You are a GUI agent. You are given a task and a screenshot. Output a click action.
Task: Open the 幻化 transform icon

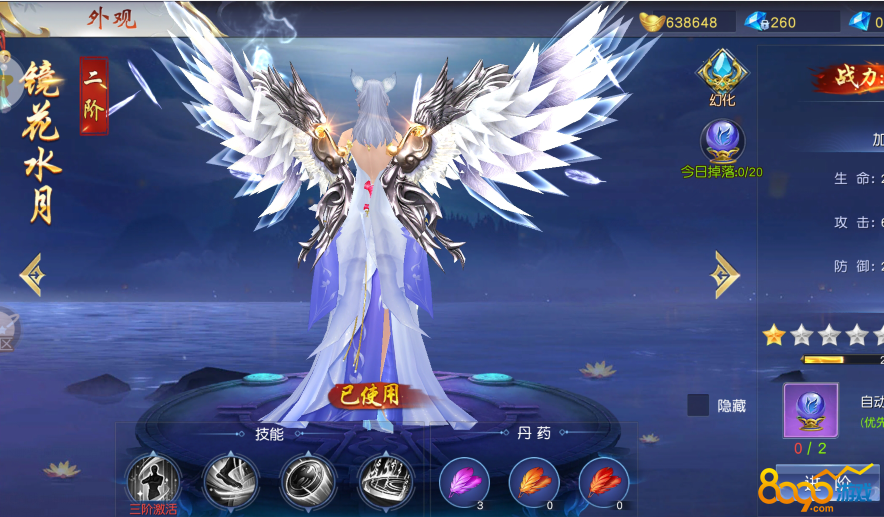721,74
